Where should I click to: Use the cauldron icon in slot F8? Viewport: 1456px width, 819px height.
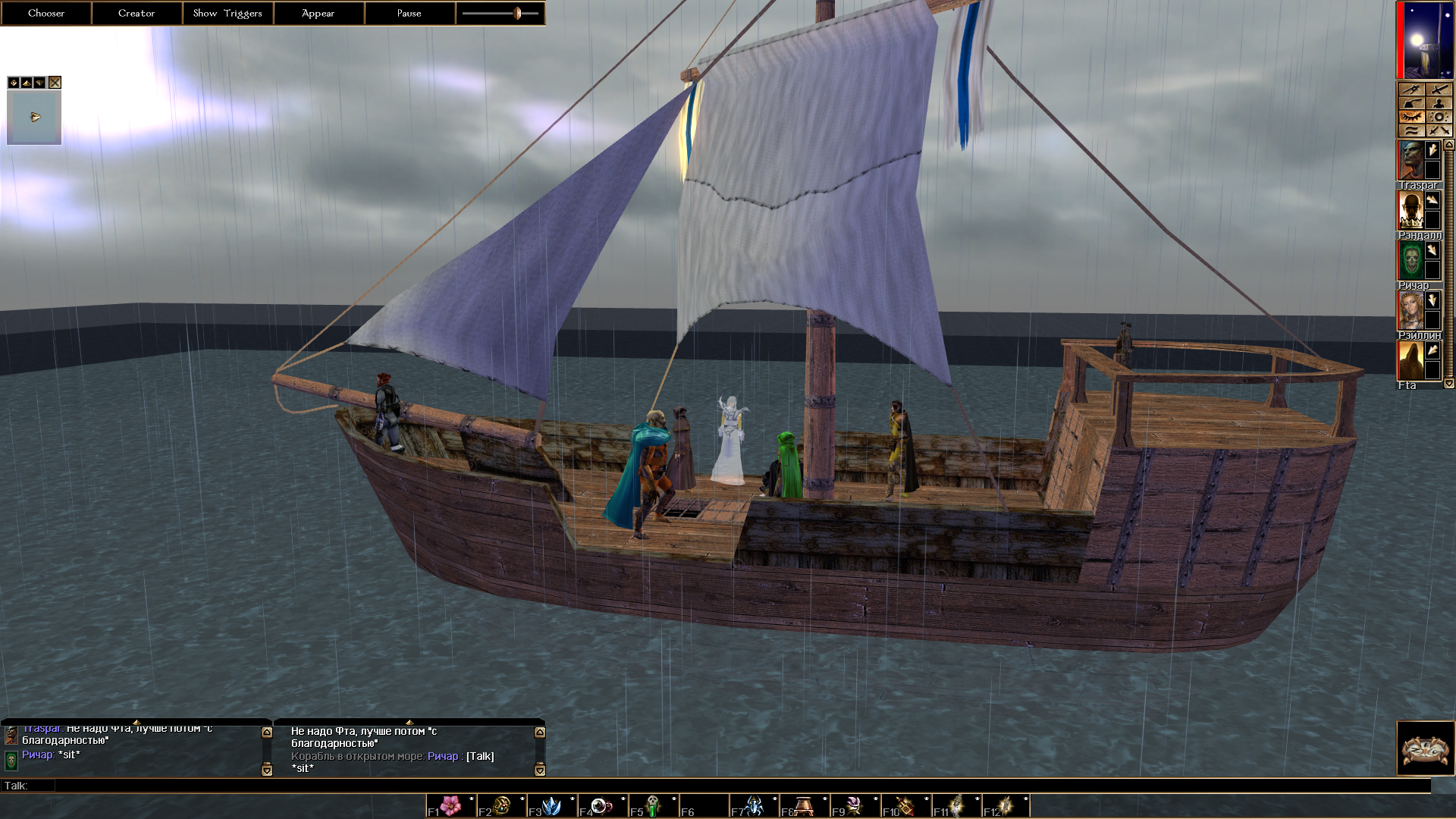coord(805,805)
